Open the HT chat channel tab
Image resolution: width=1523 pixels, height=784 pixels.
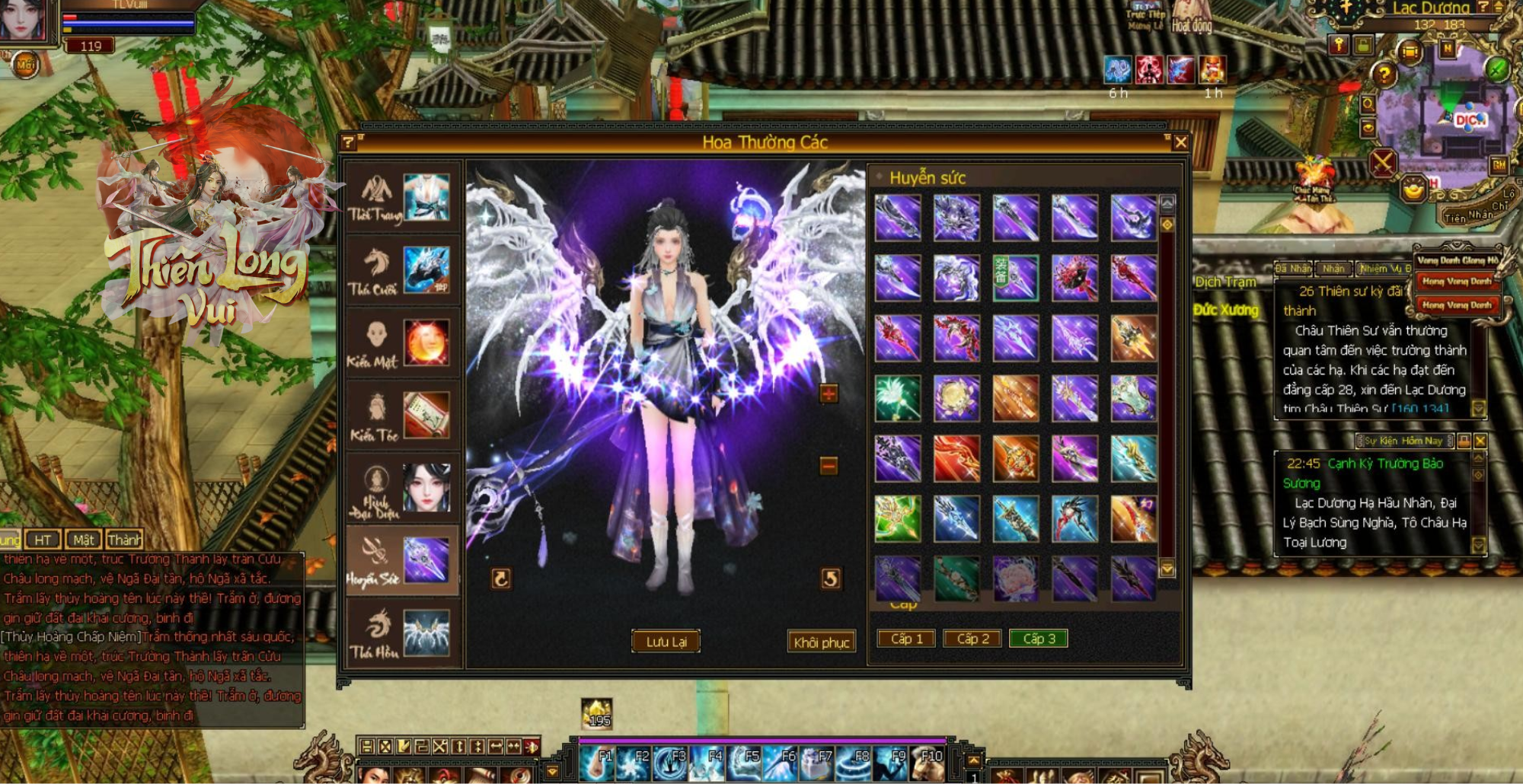click(x=43, y=540)
